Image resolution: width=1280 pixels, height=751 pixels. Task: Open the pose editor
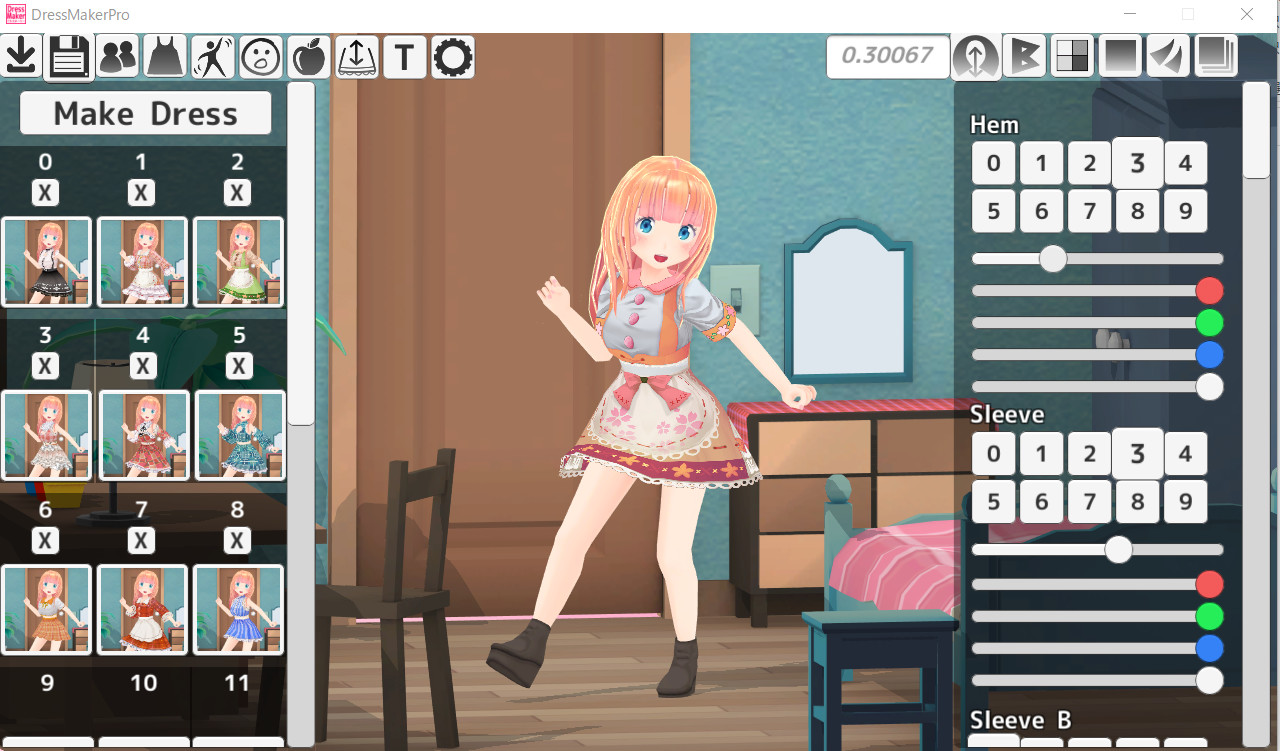(x=212, y=57)
